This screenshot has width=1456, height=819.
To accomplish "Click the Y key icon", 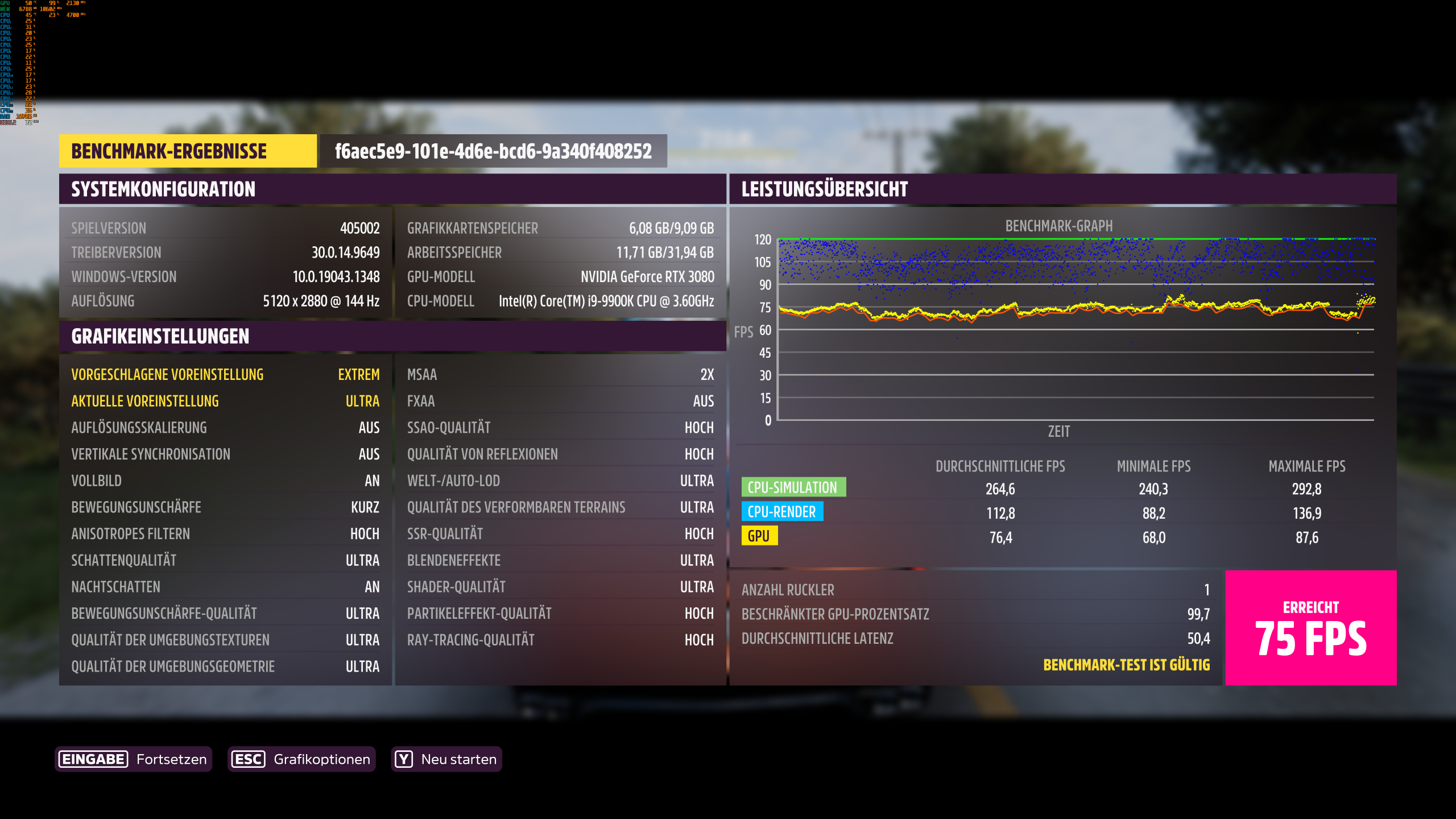I will point(404,759).
